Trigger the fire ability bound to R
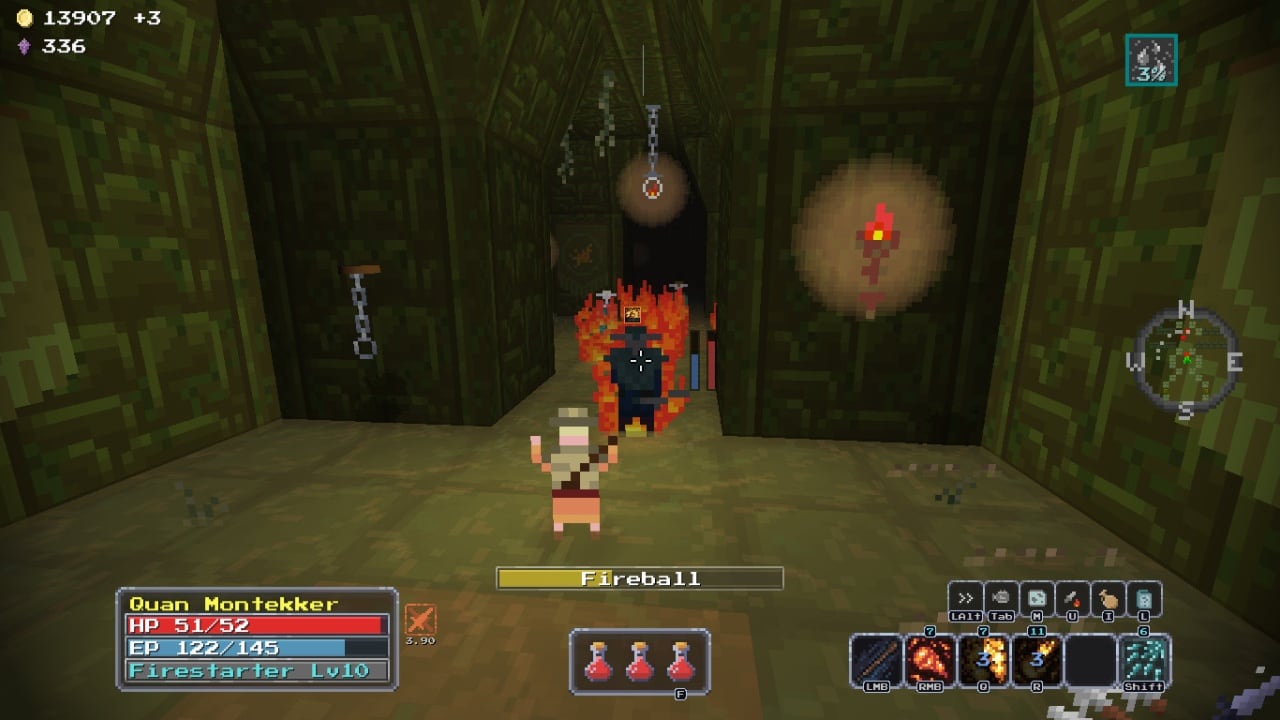 pyautogui.click(x=1037, y=660)
